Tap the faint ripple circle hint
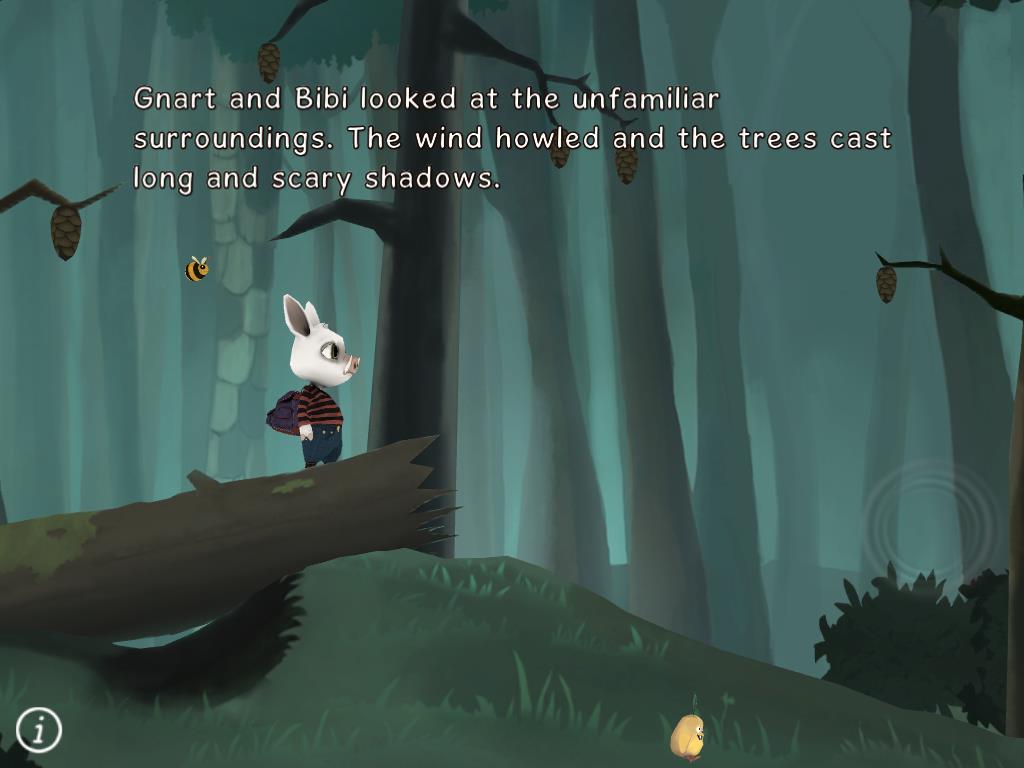Screen dimensions: 1024x768 pyautogui.click(x=930, y=520)
